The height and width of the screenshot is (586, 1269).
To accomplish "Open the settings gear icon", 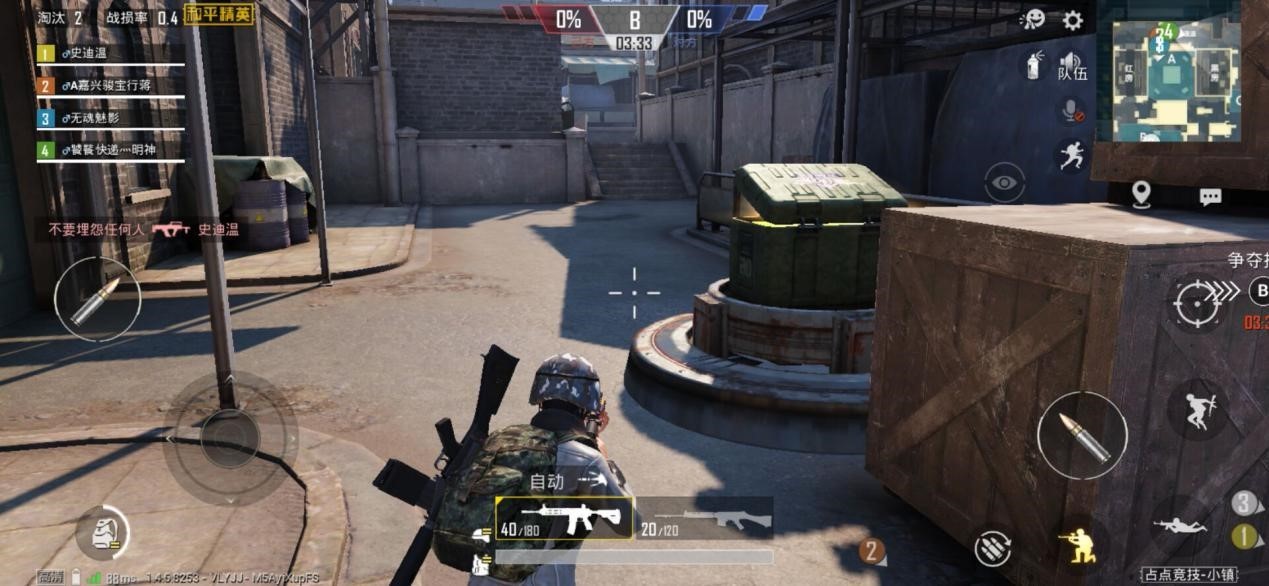I will click(1072, 20).
